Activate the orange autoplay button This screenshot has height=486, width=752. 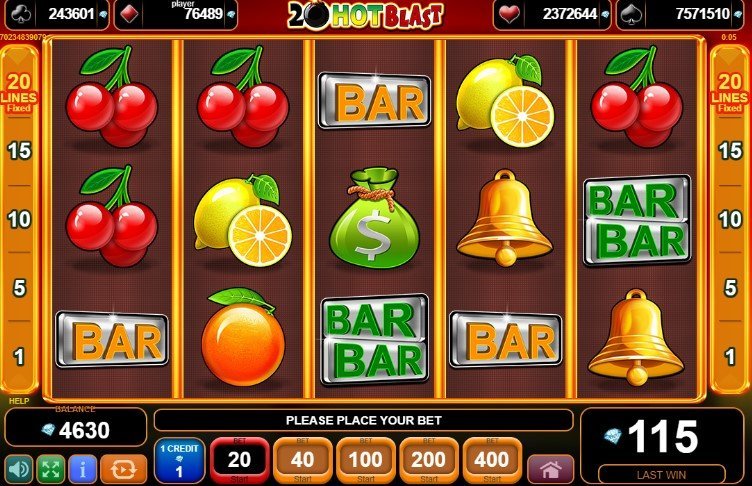124,468
